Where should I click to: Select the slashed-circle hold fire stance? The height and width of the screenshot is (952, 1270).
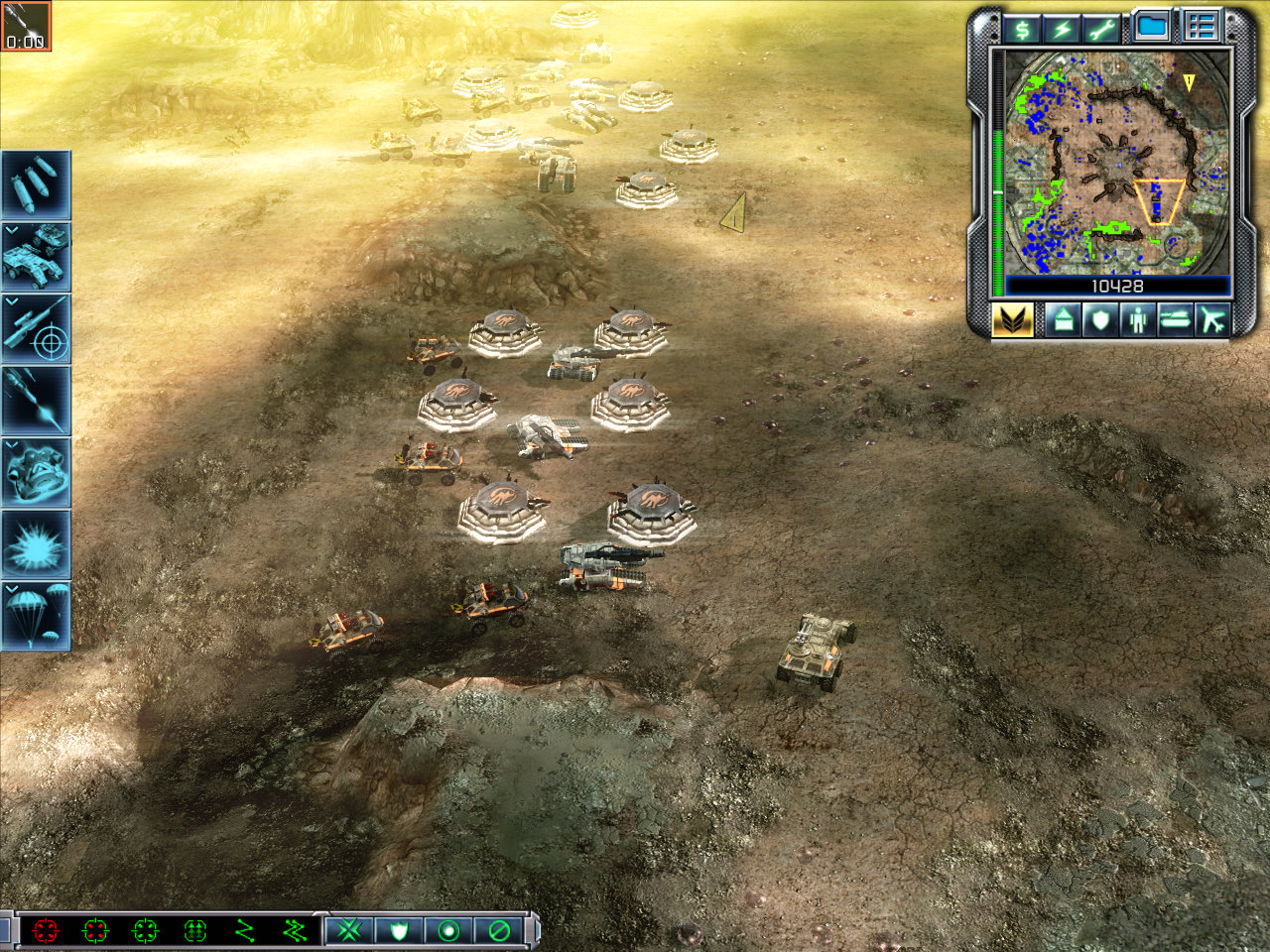(x=499, y=930)
